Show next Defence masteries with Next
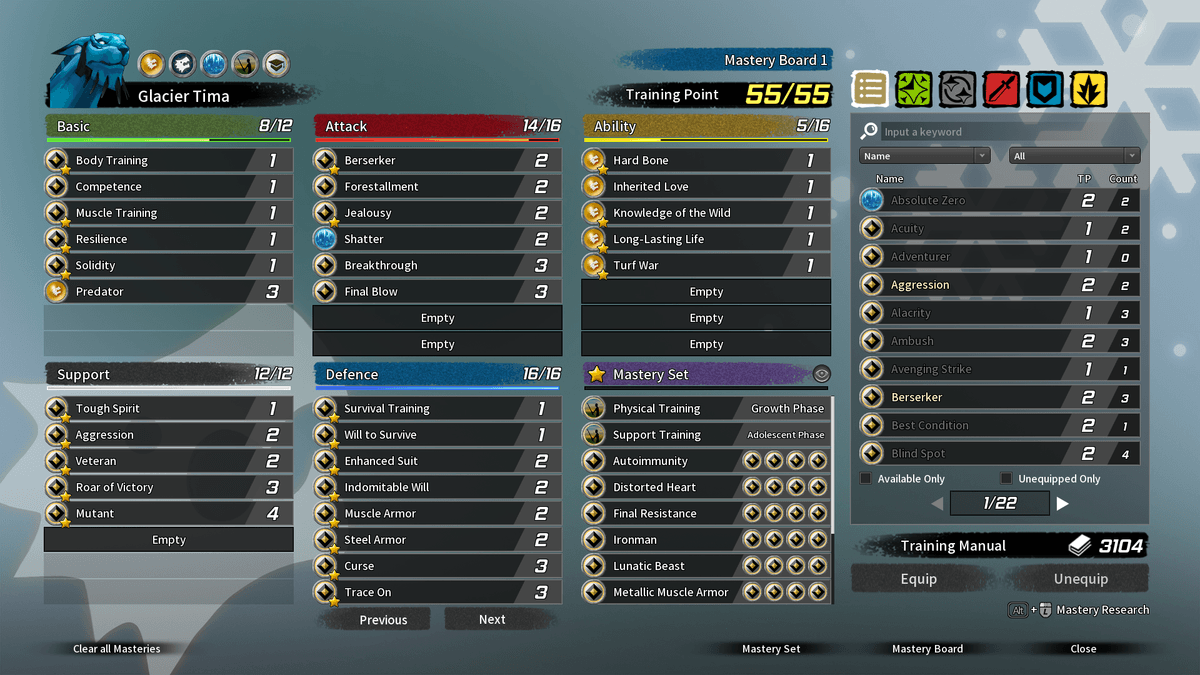The width and height of the screenshot is (1200, 675). click(492, 620)
